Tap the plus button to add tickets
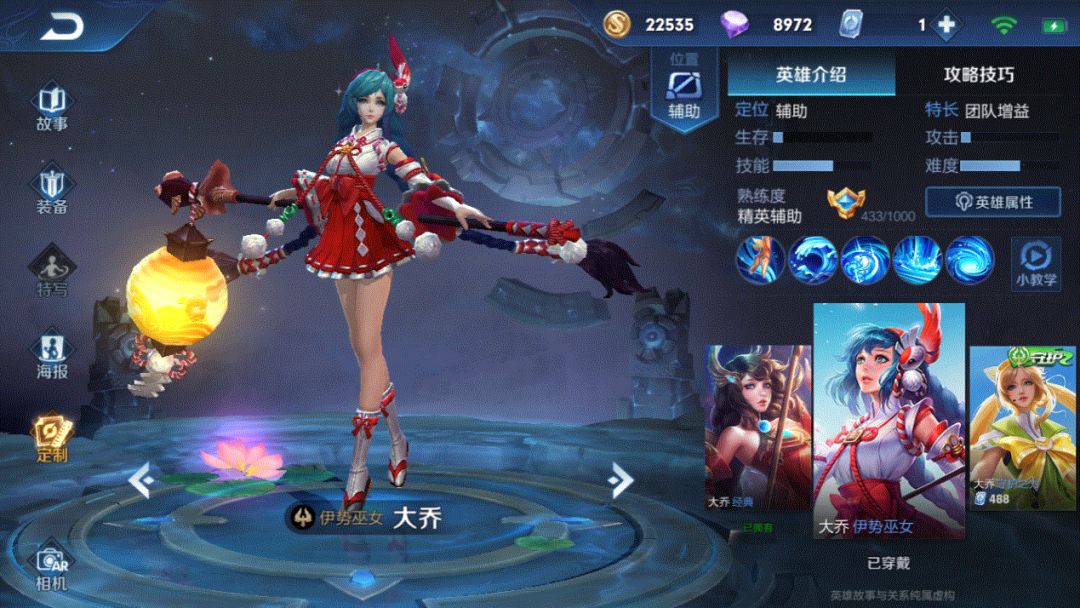Viewport: 1080px width, 608px height. point(946,25)
